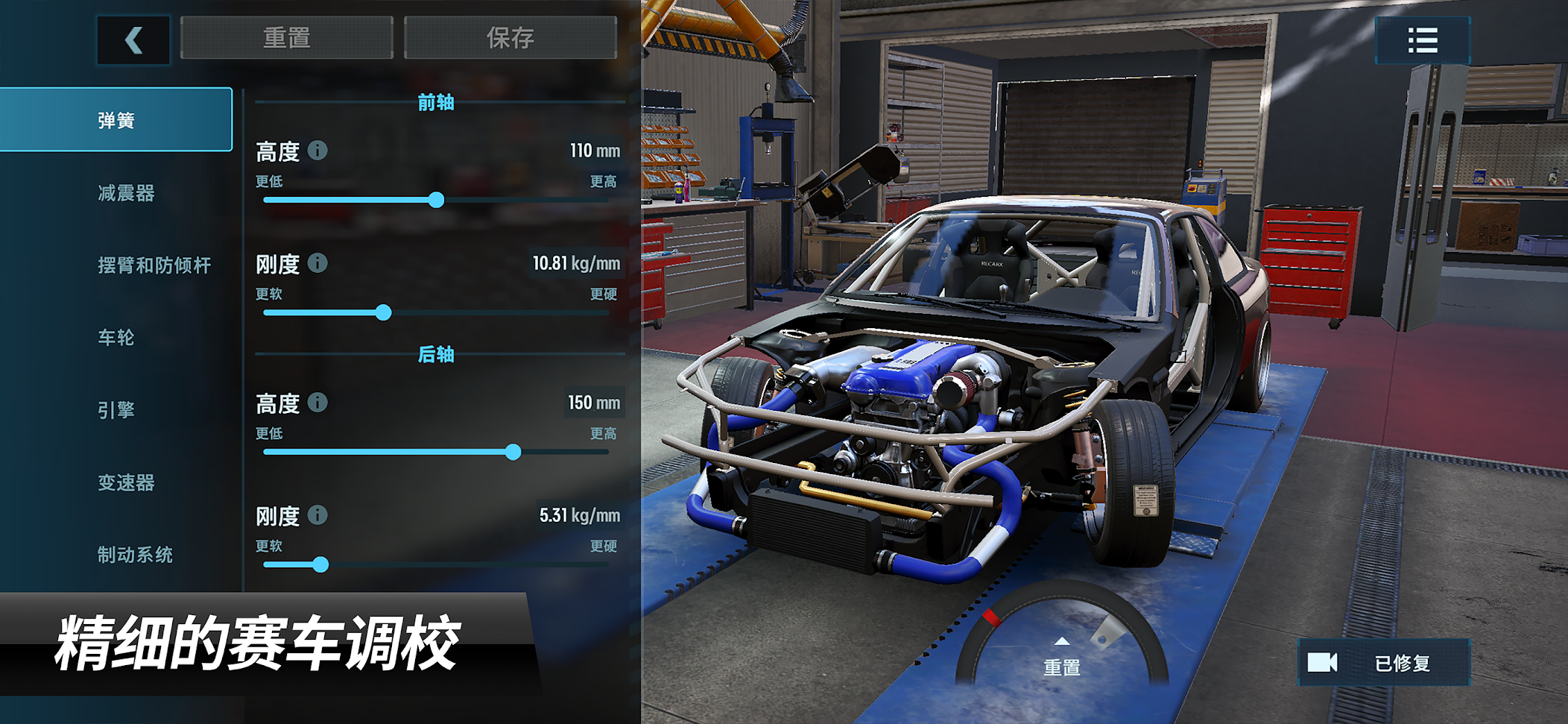Open the 引擎 engine tuning tab
The height and width of the screenshot is (724, 1568).
click(116, 410)
